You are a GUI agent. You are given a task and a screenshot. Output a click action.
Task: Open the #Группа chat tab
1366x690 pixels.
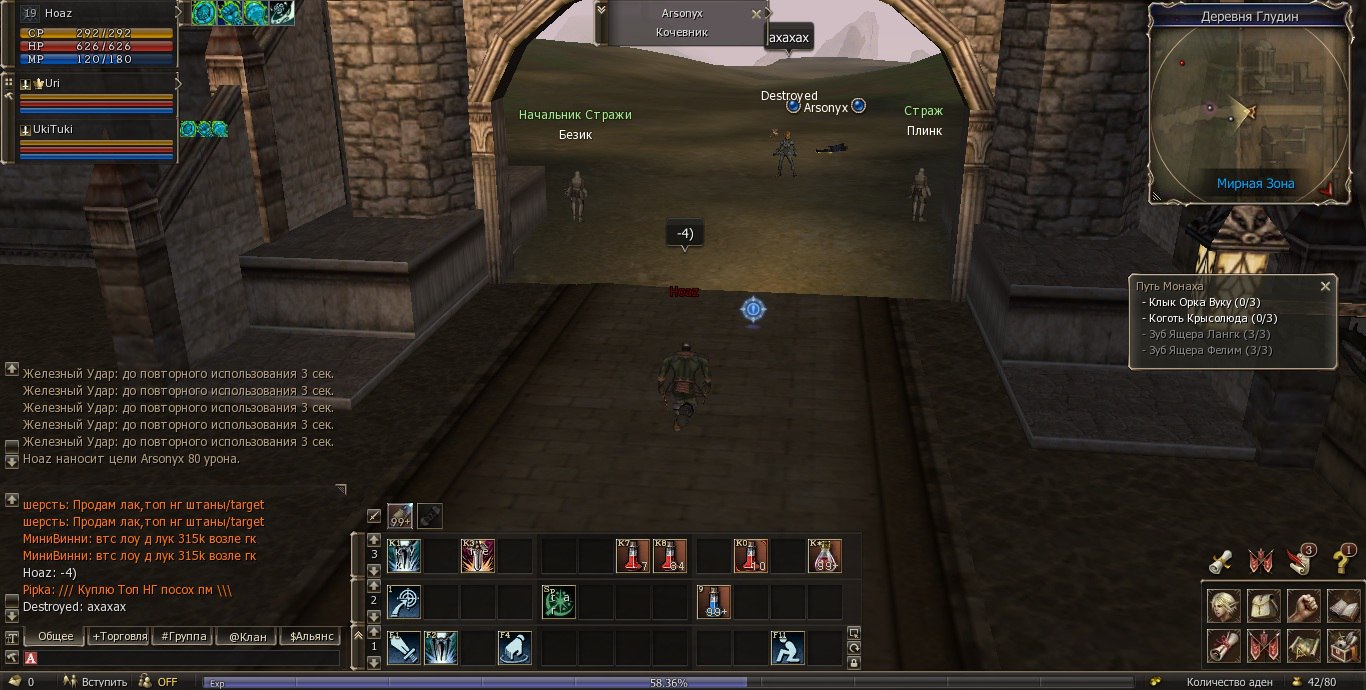pyautogui.click(x=184, y=636)
